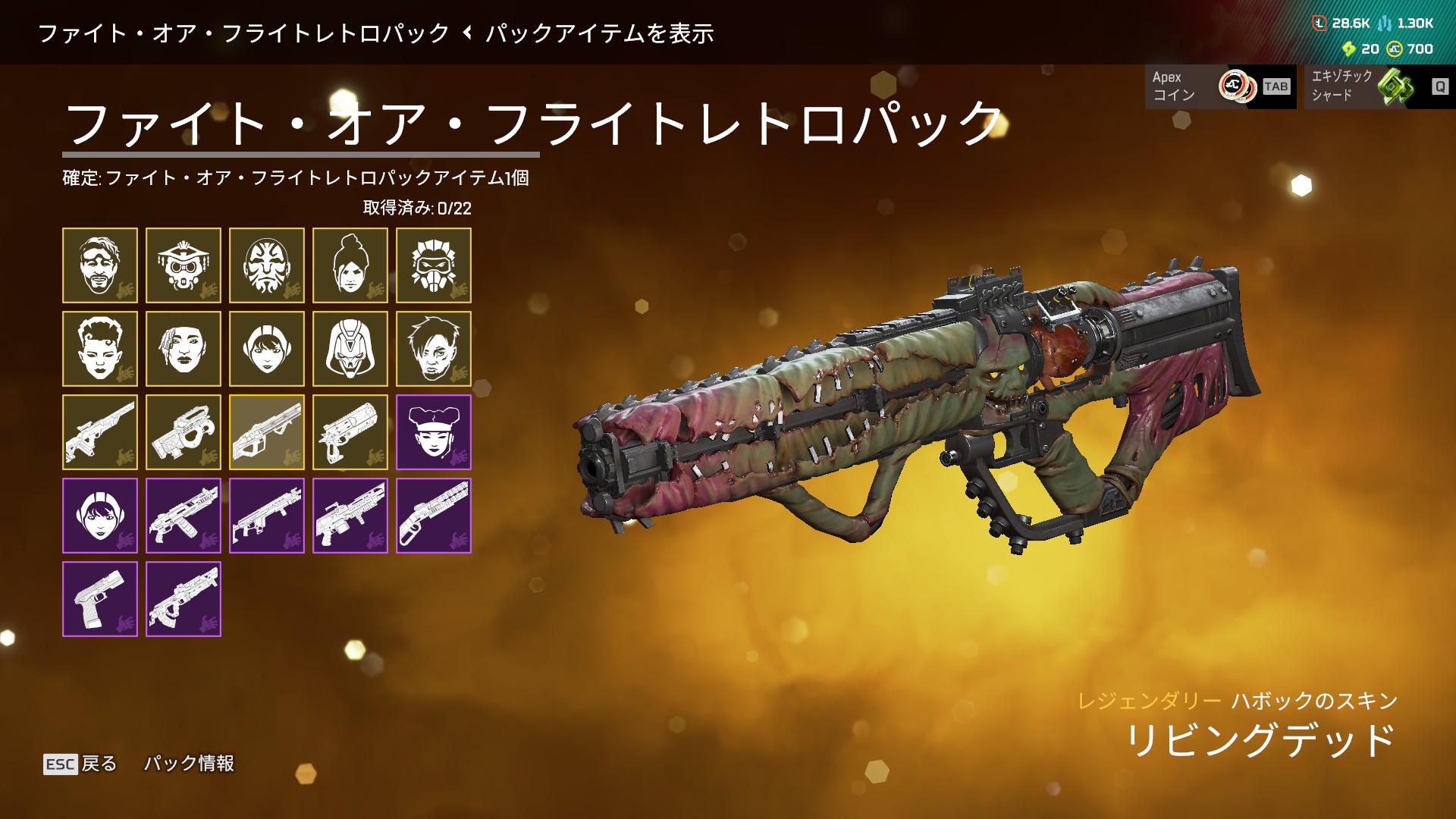Pick the Wingman revolver skin tile
This screenshot has height=819, width=1456.
pos(350,432)
